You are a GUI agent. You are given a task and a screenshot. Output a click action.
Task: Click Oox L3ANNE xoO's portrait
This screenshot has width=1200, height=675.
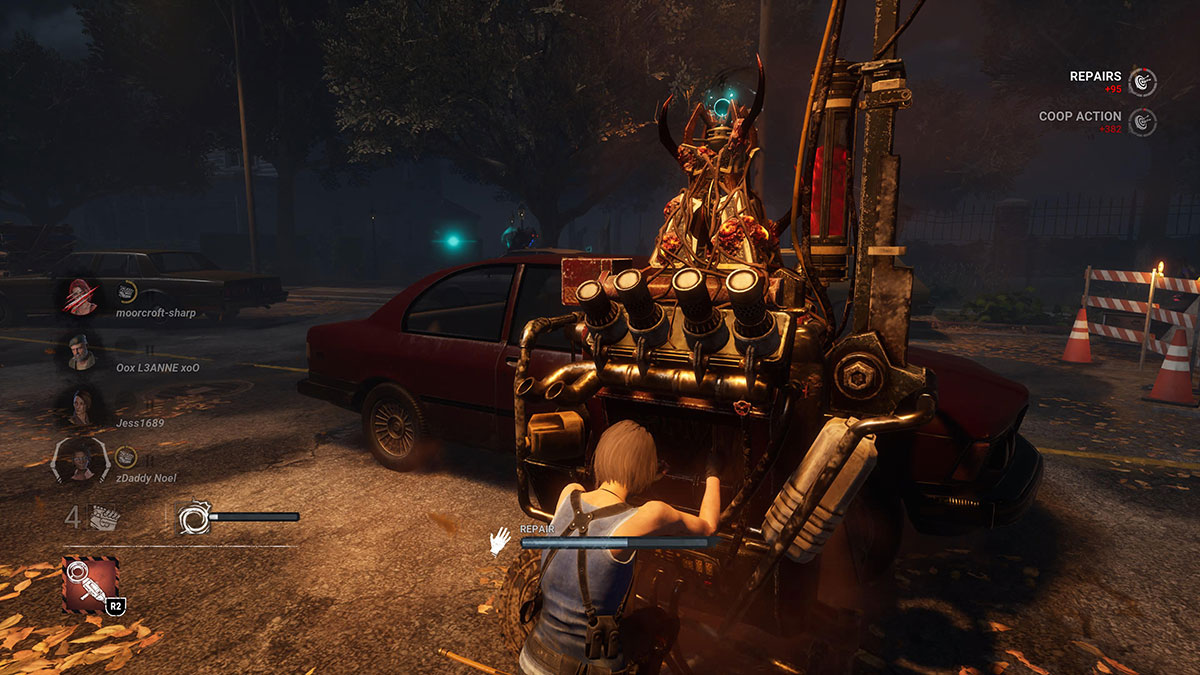[81, 350]
